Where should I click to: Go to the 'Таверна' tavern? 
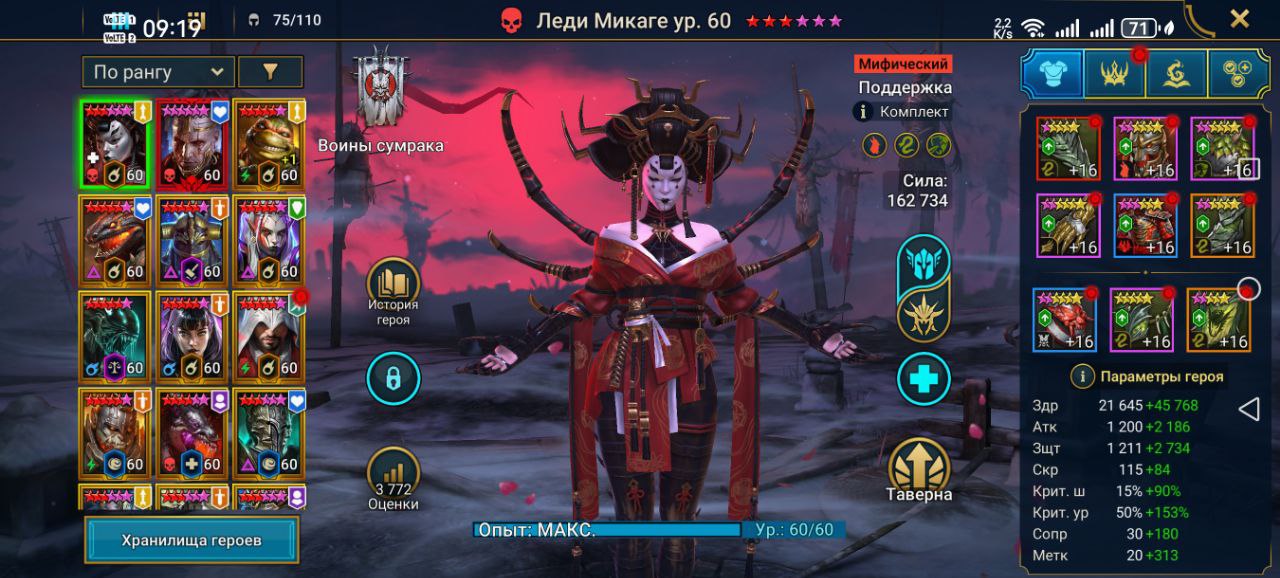[918, 468]
